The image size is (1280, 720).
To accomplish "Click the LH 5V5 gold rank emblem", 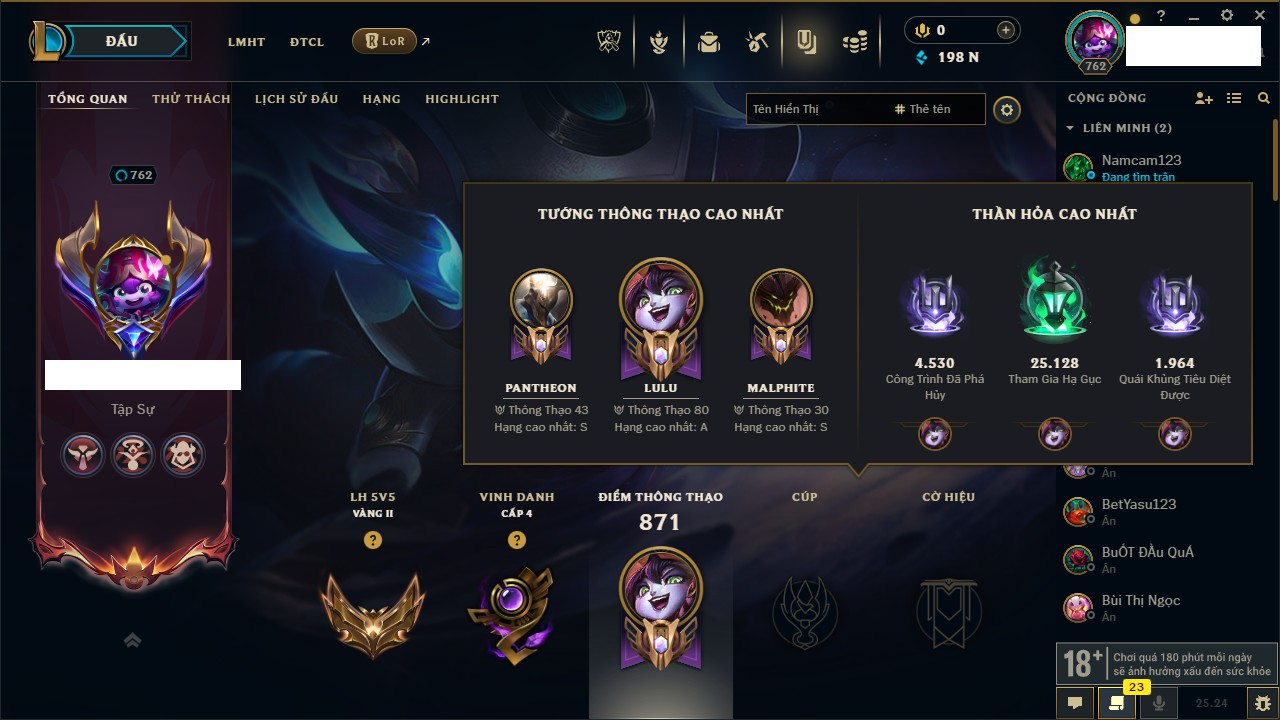I will [372, 611].
